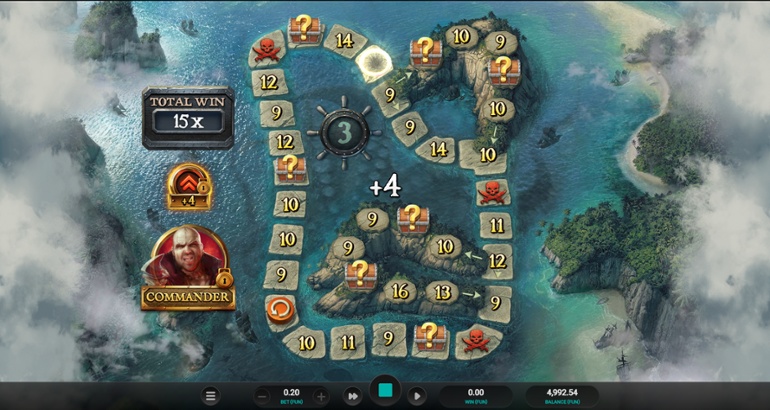Toggle the fast-forward turbo button
The height and width of the screenshot is (410, 770).
click(x=353, y=396)
